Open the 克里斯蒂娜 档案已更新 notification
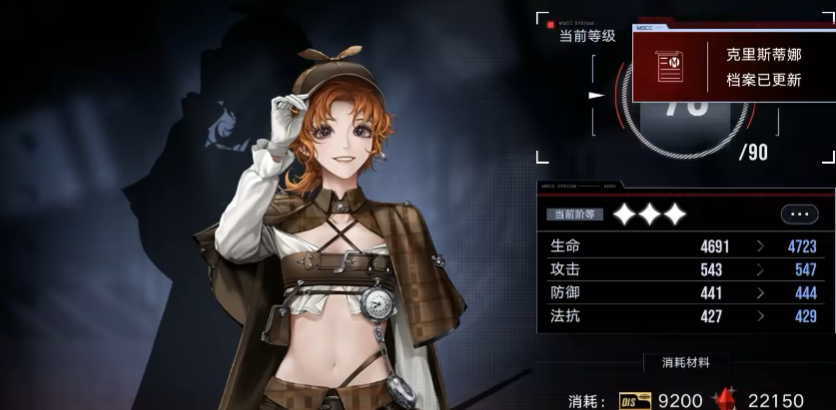 pyautogui.click(x=762, y=67)
